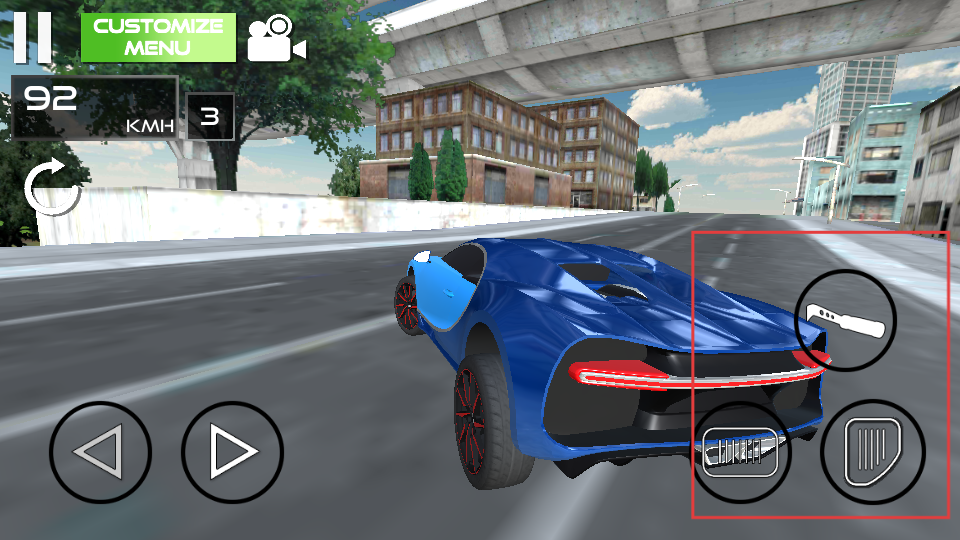Pause the game
960x540 pixels.
pyautogui.click(x=32, y=37)
